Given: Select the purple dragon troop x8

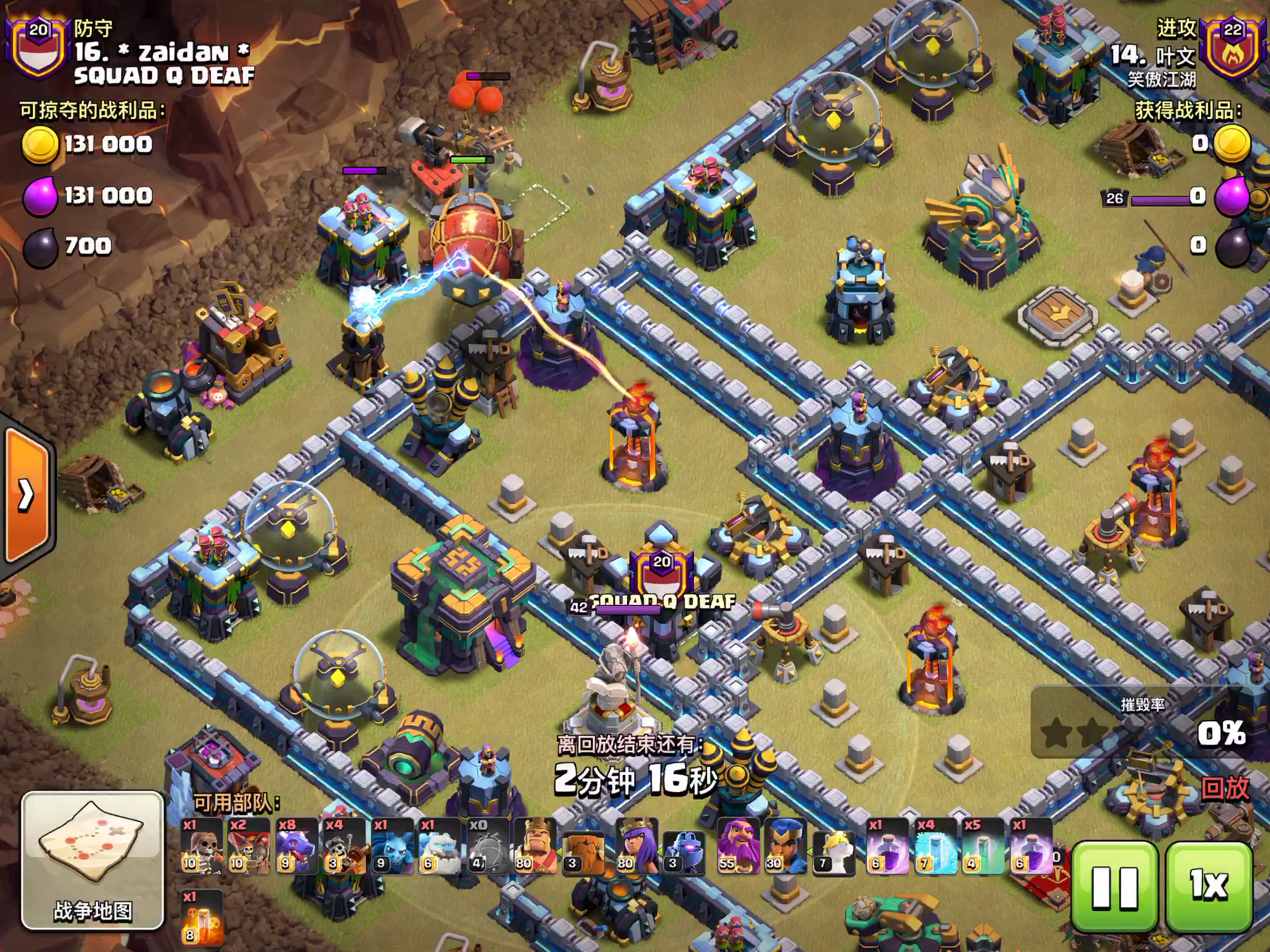Looking at the screenshot, I should (x=296, y=846).
